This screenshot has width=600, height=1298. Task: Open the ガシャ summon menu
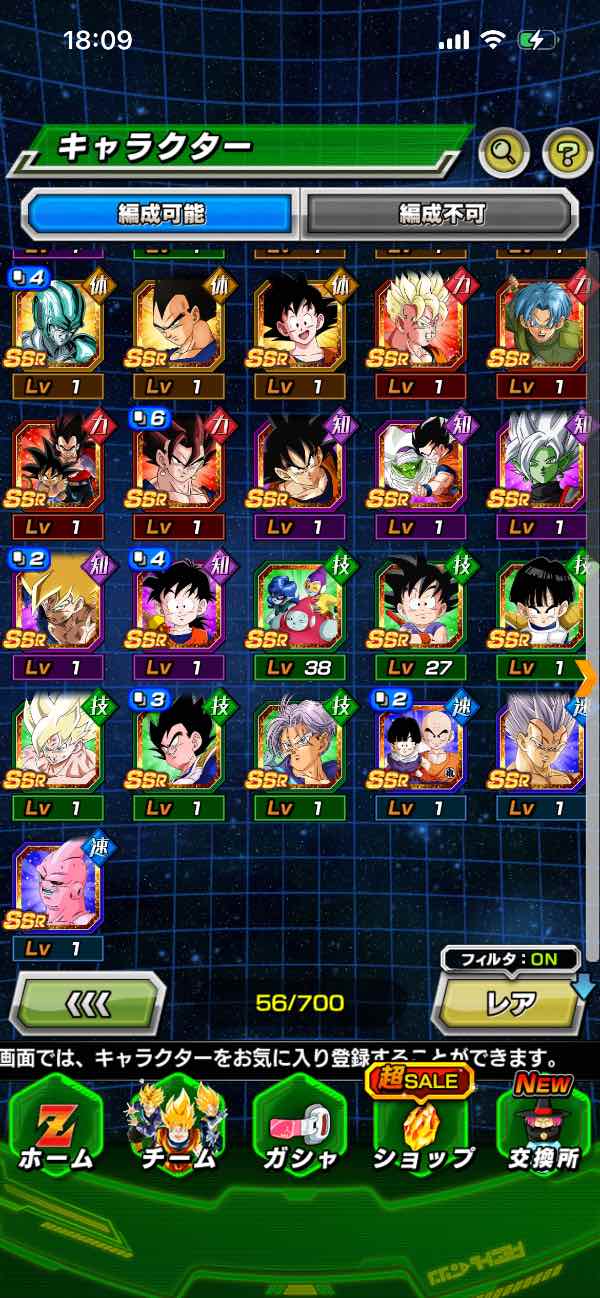click(299, 1125)
